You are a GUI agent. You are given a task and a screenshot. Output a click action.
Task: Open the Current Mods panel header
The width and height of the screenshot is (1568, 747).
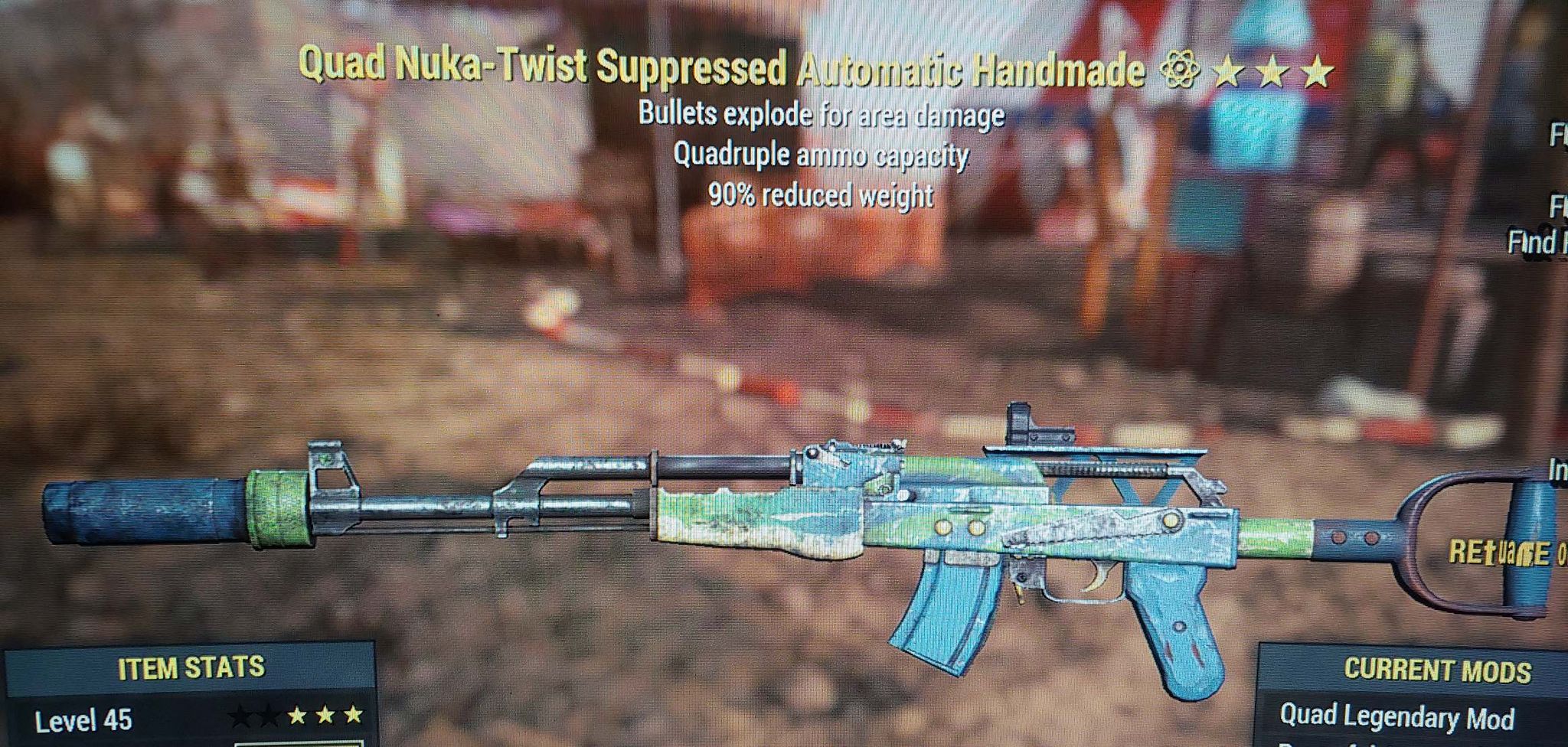[1436, 670]
